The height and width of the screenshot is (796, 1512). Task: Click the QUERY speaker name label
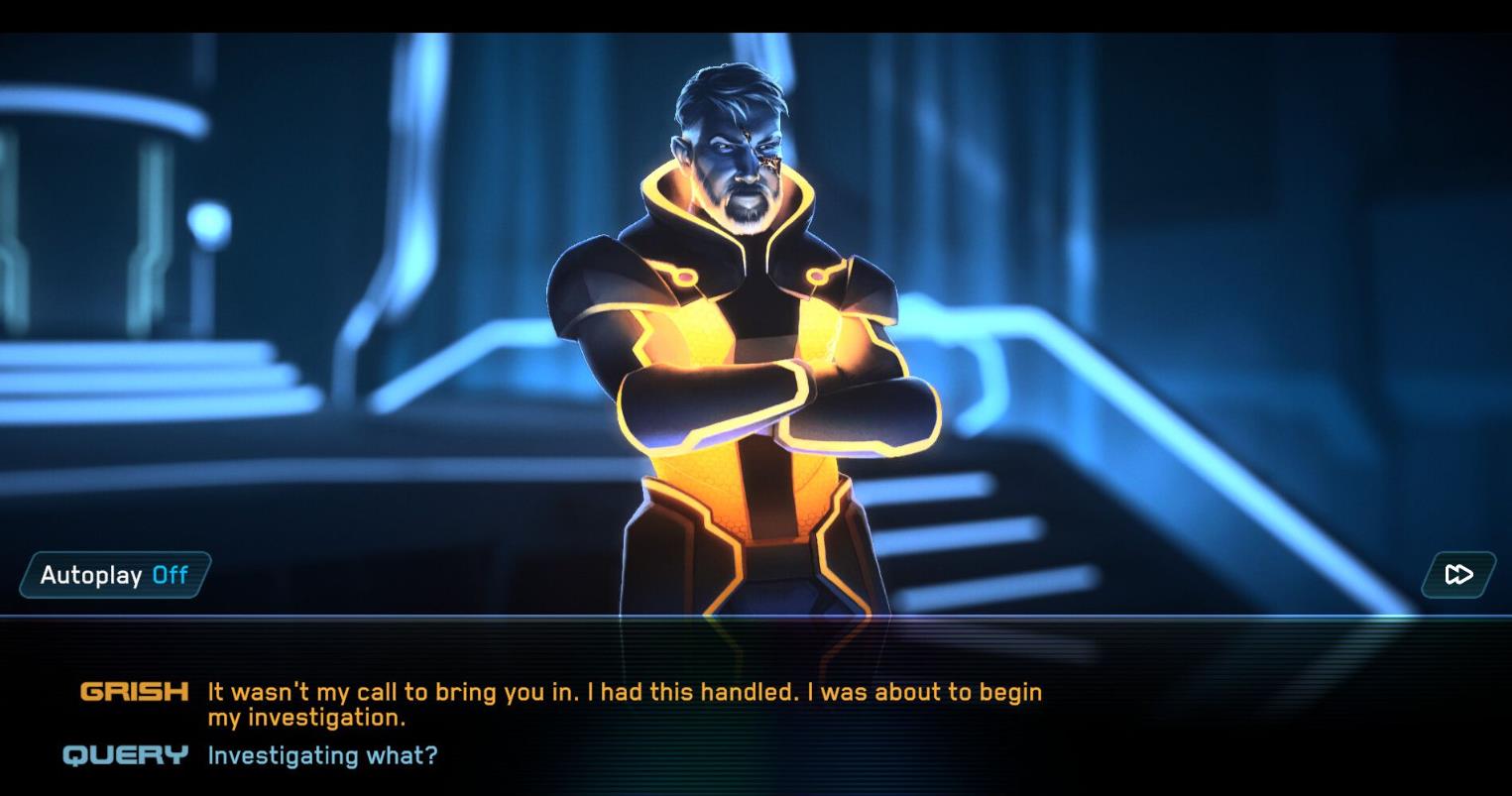(x=126, y=755)
